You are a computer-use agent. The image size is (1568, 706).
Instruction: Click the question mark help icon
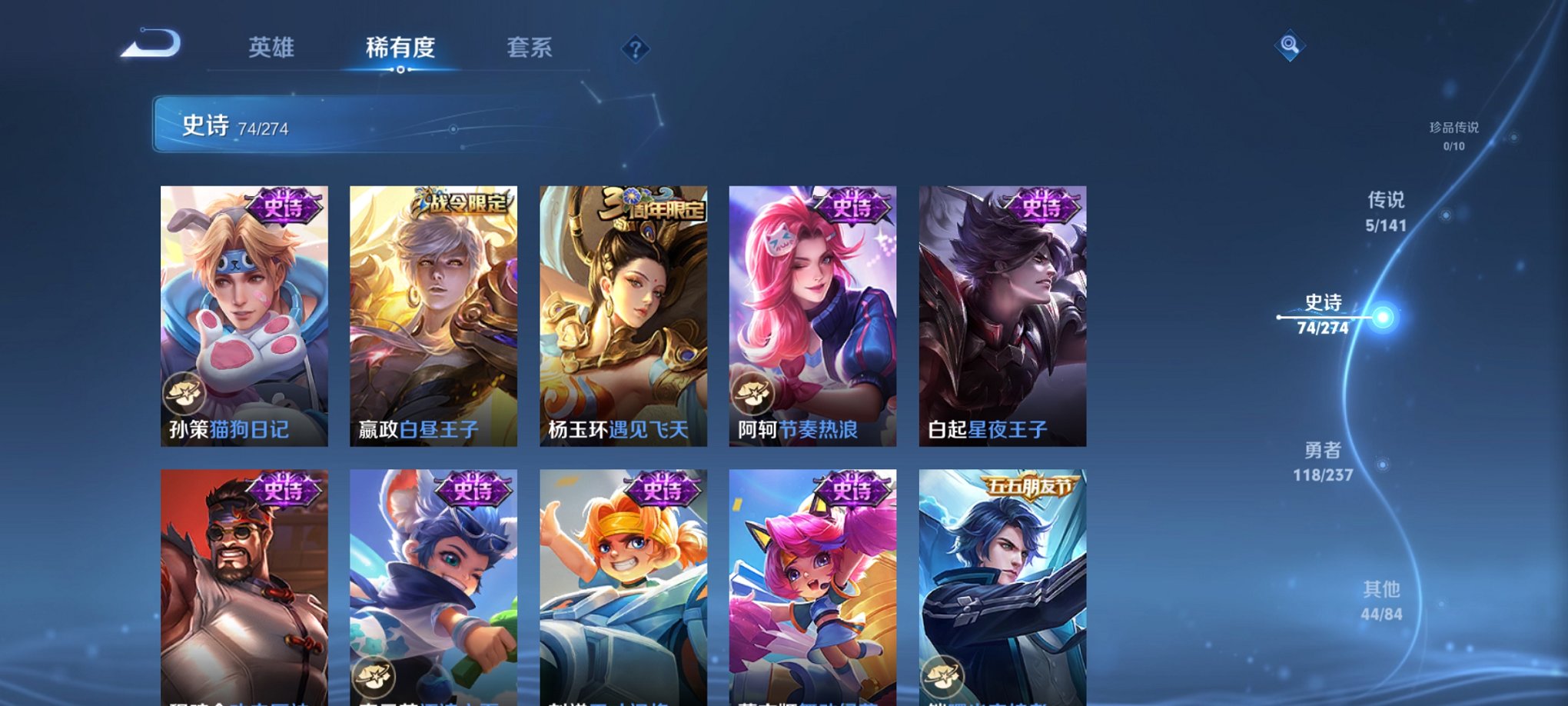click(634, 49)
